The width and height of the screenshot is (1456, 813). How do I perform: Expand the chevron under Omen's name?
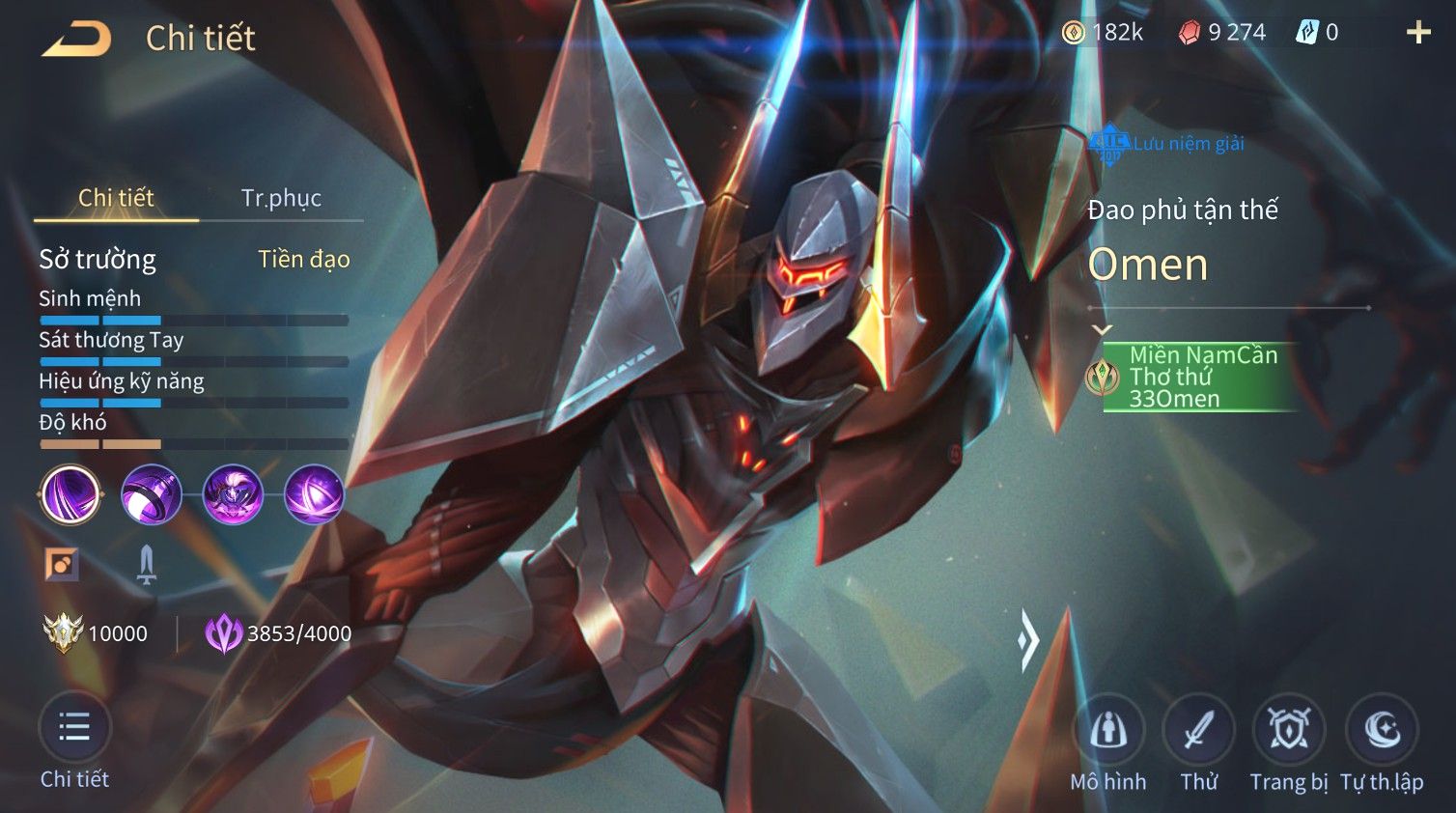pos(1102,330)
